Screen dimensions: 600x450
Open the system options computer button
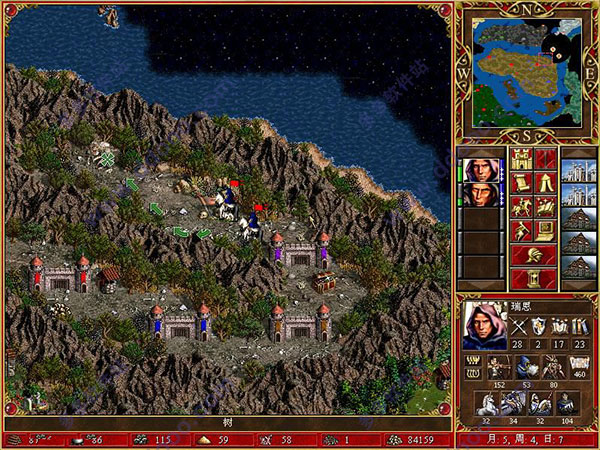[x=544, y=231]
